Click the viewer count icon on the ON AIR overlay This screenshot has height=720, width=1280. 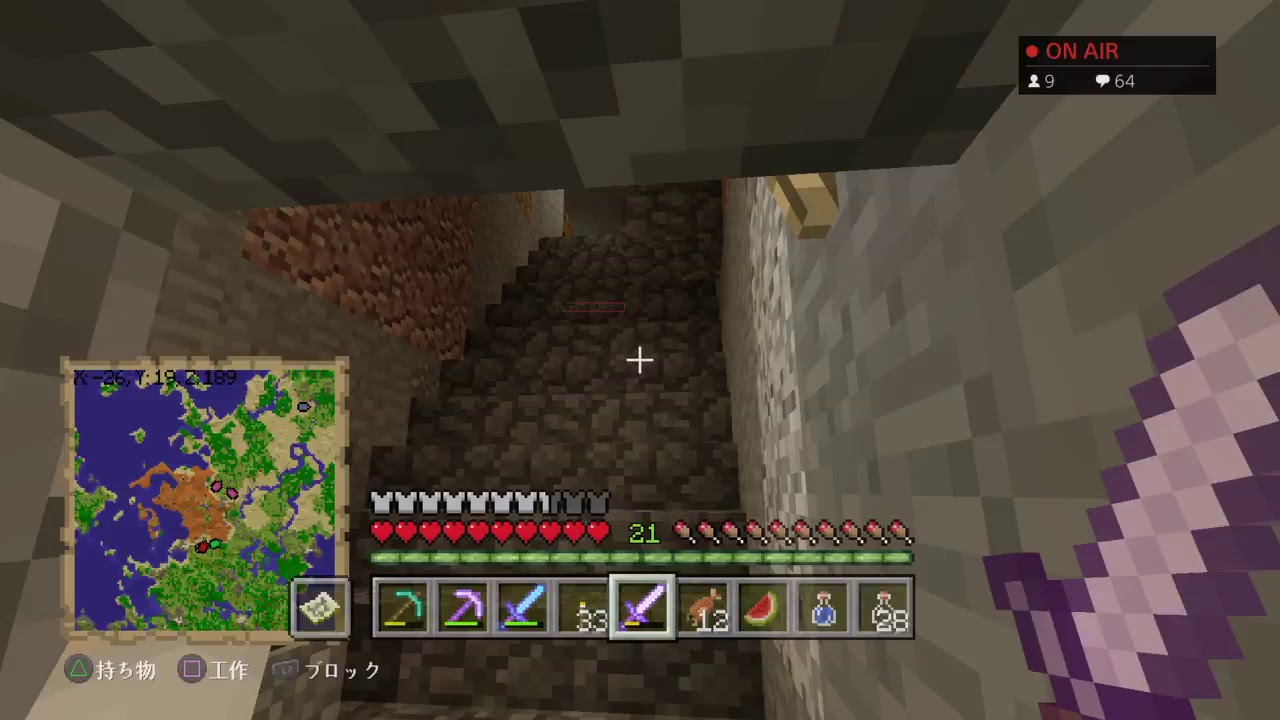[x=1036, y=81]
